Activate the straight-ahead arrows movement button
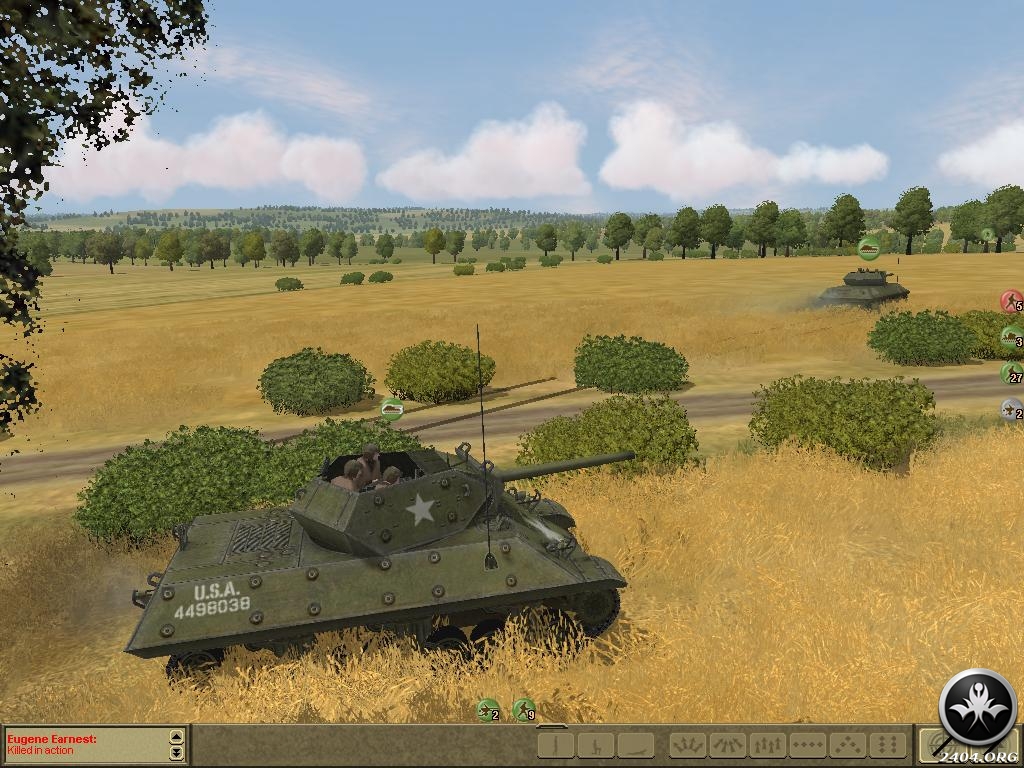The width and height of the screenshot is (1024, 768). (x=767, y=745)
